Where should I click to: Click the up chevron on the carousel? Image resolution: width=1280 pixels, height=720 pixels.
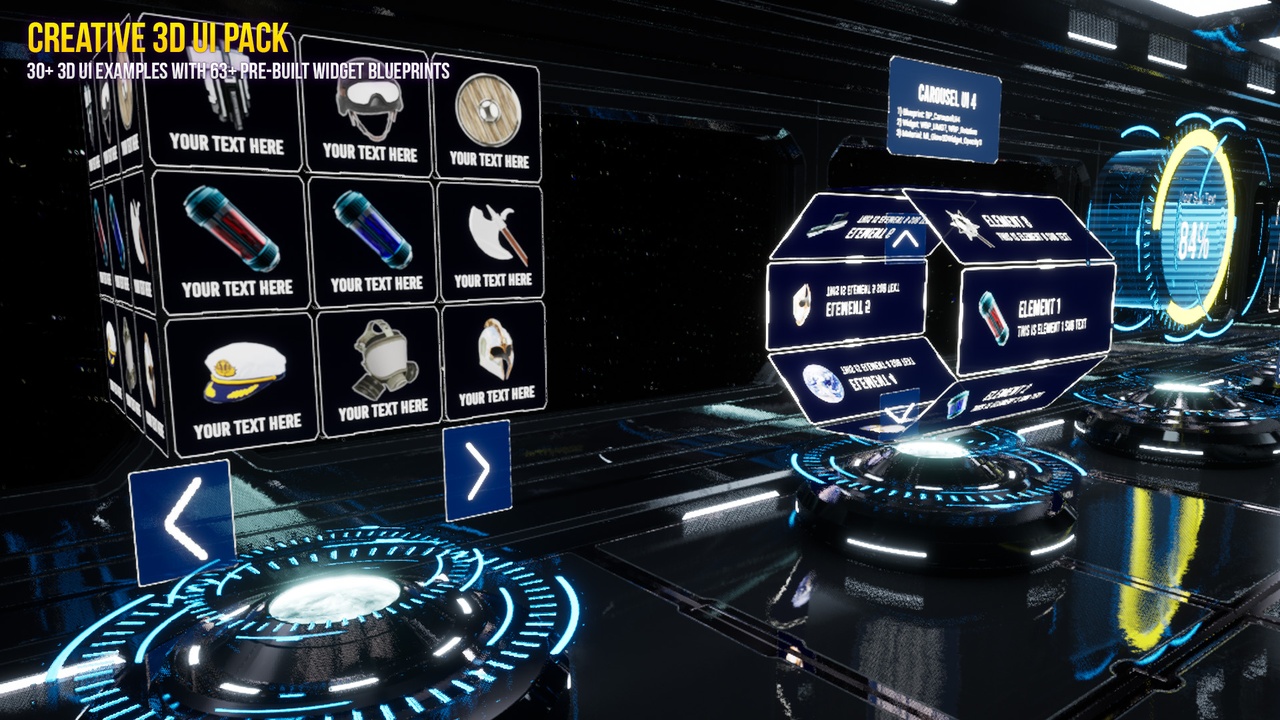pos(906,237)
